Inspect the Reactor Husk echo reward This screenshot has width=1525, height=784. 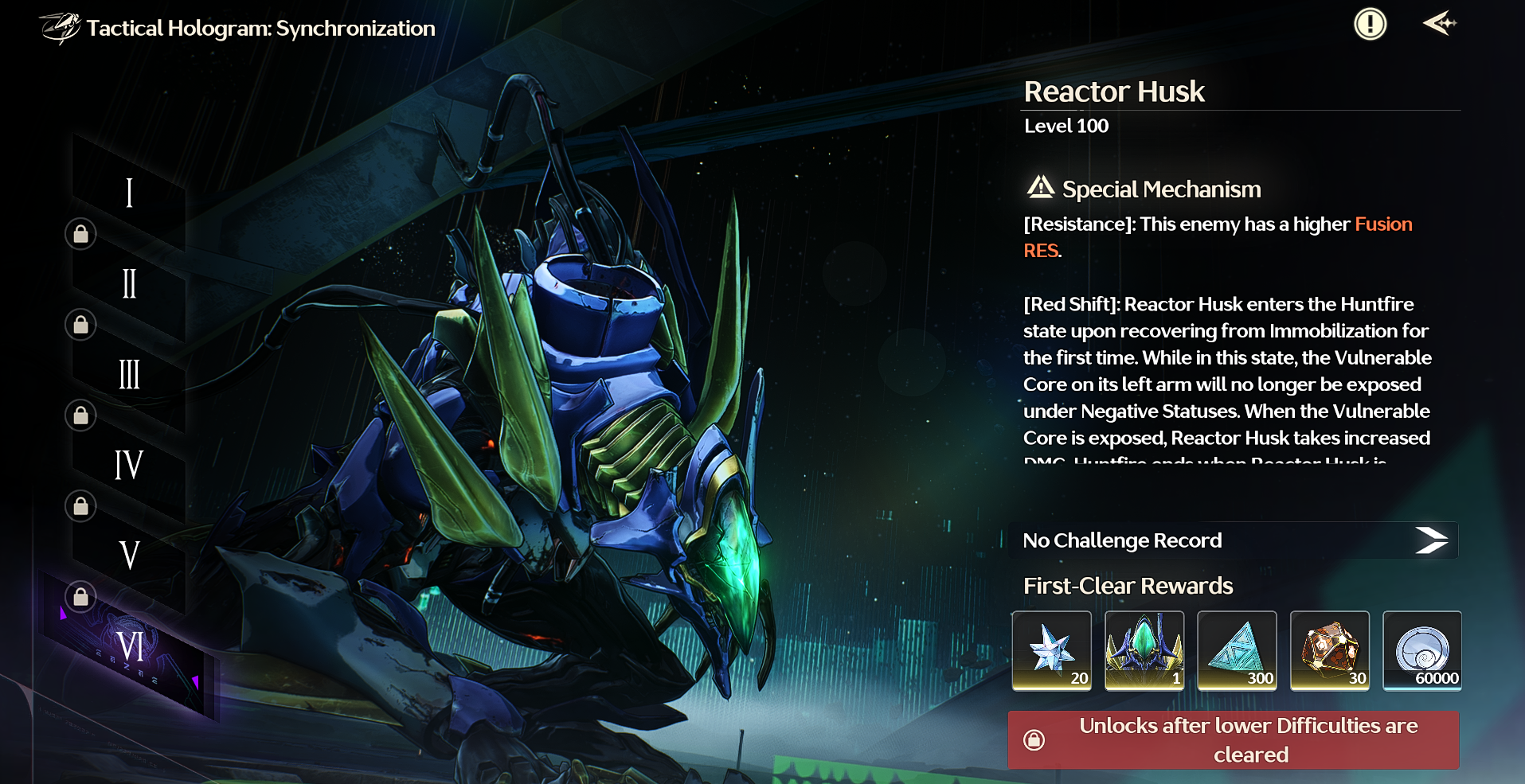coord(1144,650)
